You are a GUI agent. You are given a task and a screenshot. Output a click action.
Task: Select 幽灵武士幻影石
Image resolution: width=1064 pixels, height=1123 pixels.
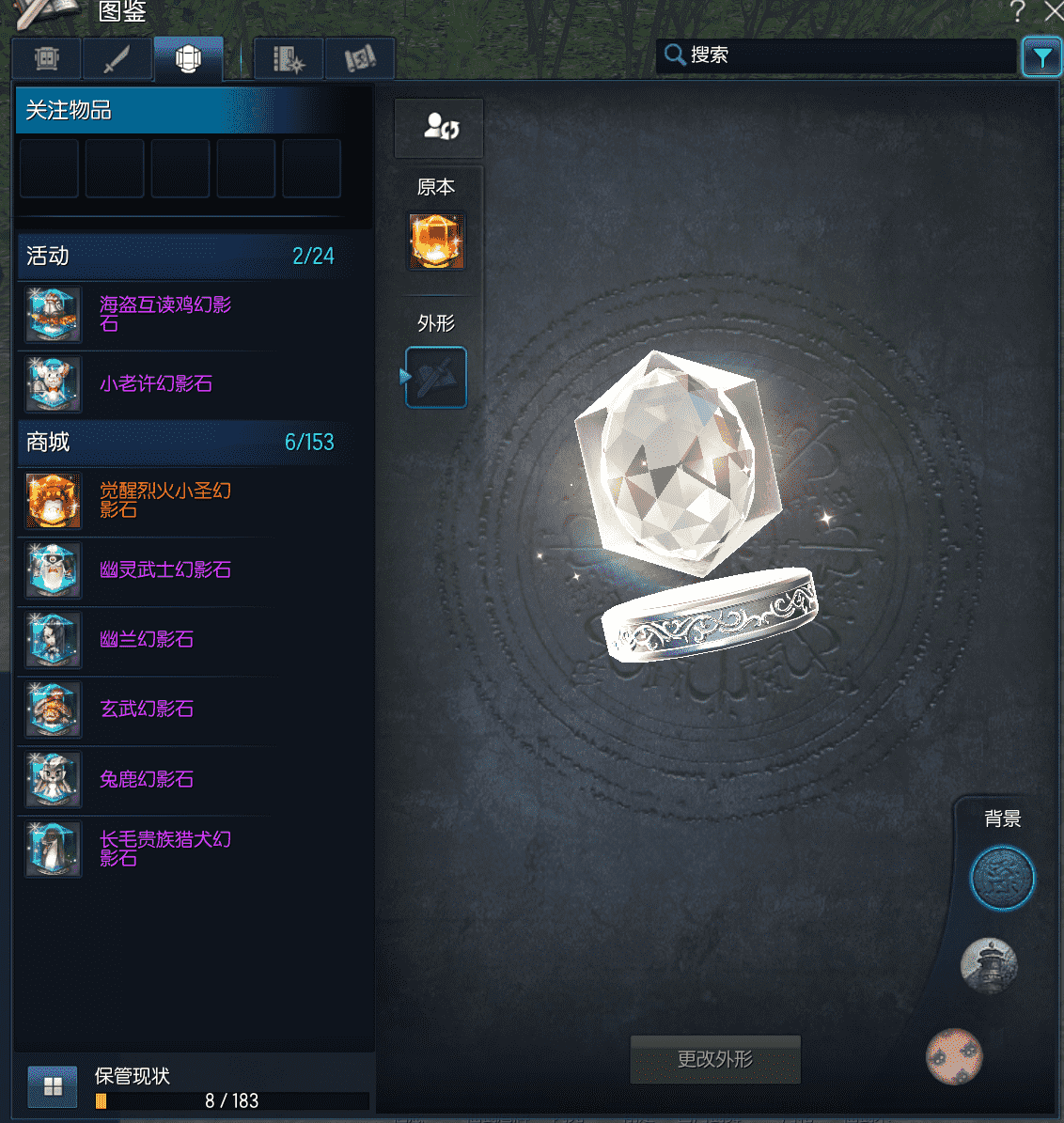(165, 569)
